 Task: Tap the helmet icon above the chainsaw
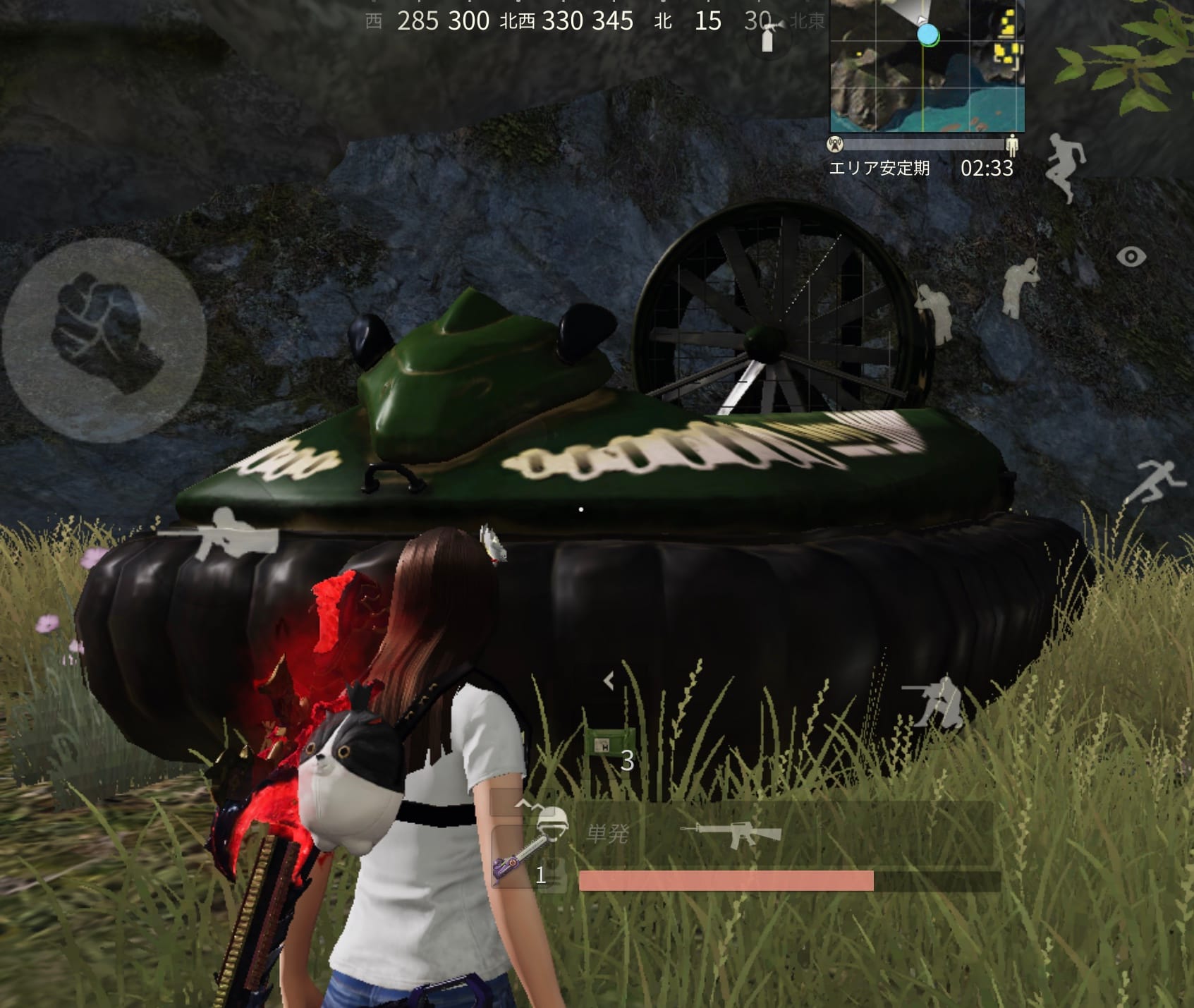(x=552, y=822)
